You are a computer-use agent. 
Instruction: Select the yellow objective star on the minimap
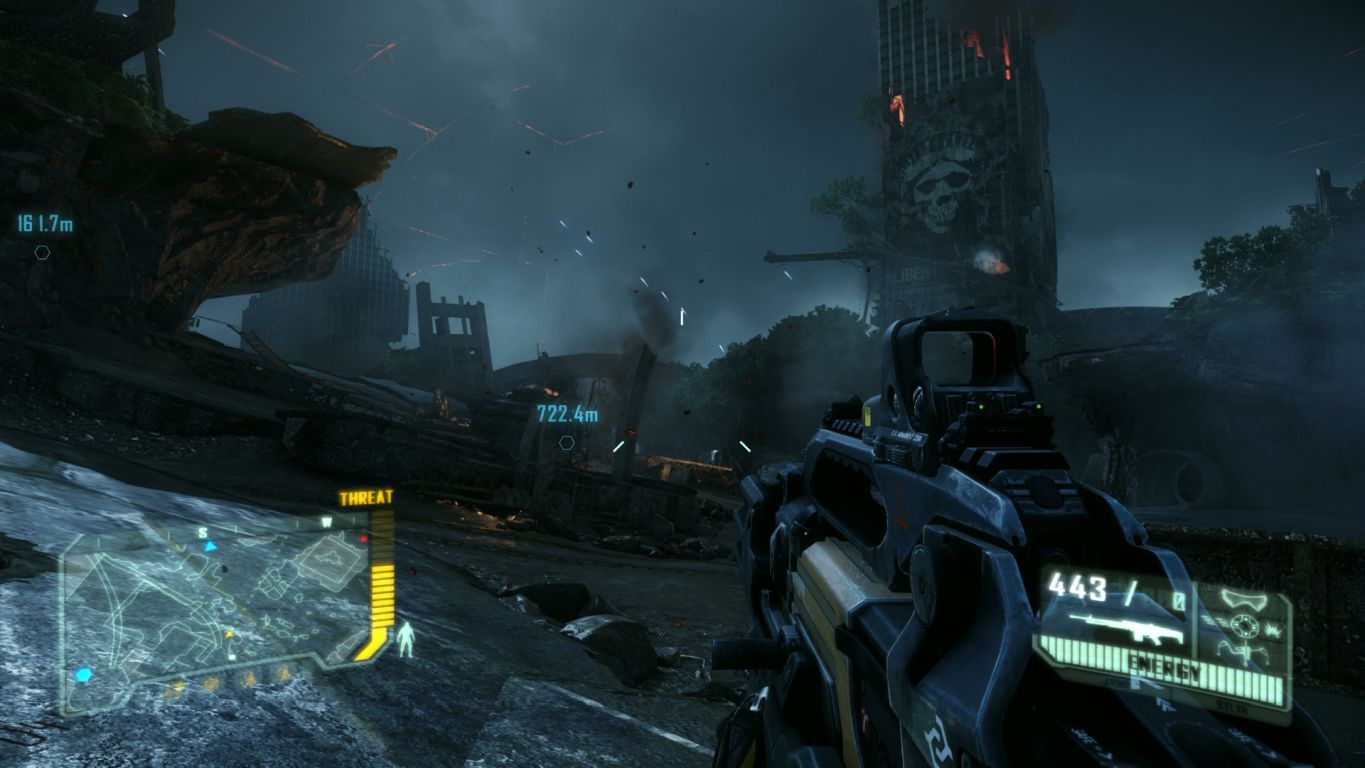point(229,634)
